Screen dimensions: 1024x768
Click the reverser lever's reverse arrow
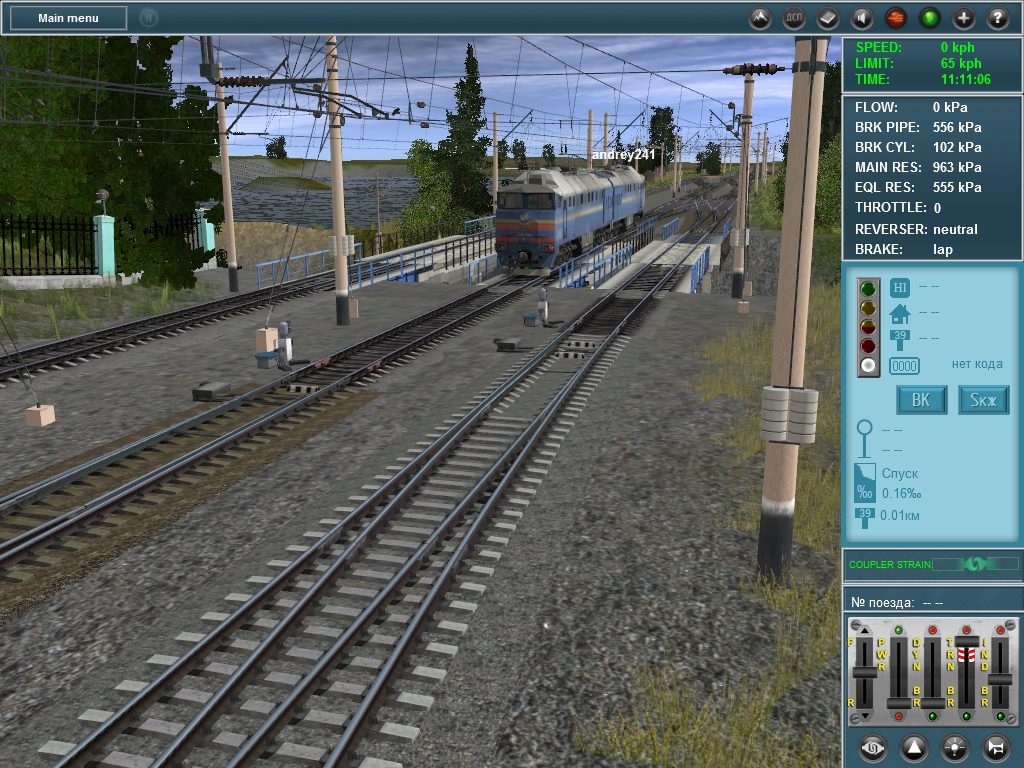864,714
